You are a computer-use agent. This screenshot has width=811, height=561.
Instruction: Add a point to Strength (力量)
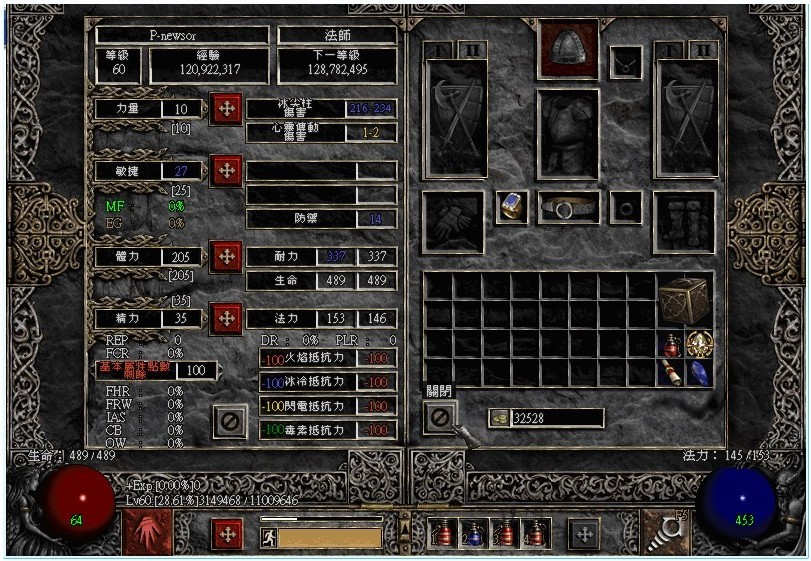coord(226,108)
